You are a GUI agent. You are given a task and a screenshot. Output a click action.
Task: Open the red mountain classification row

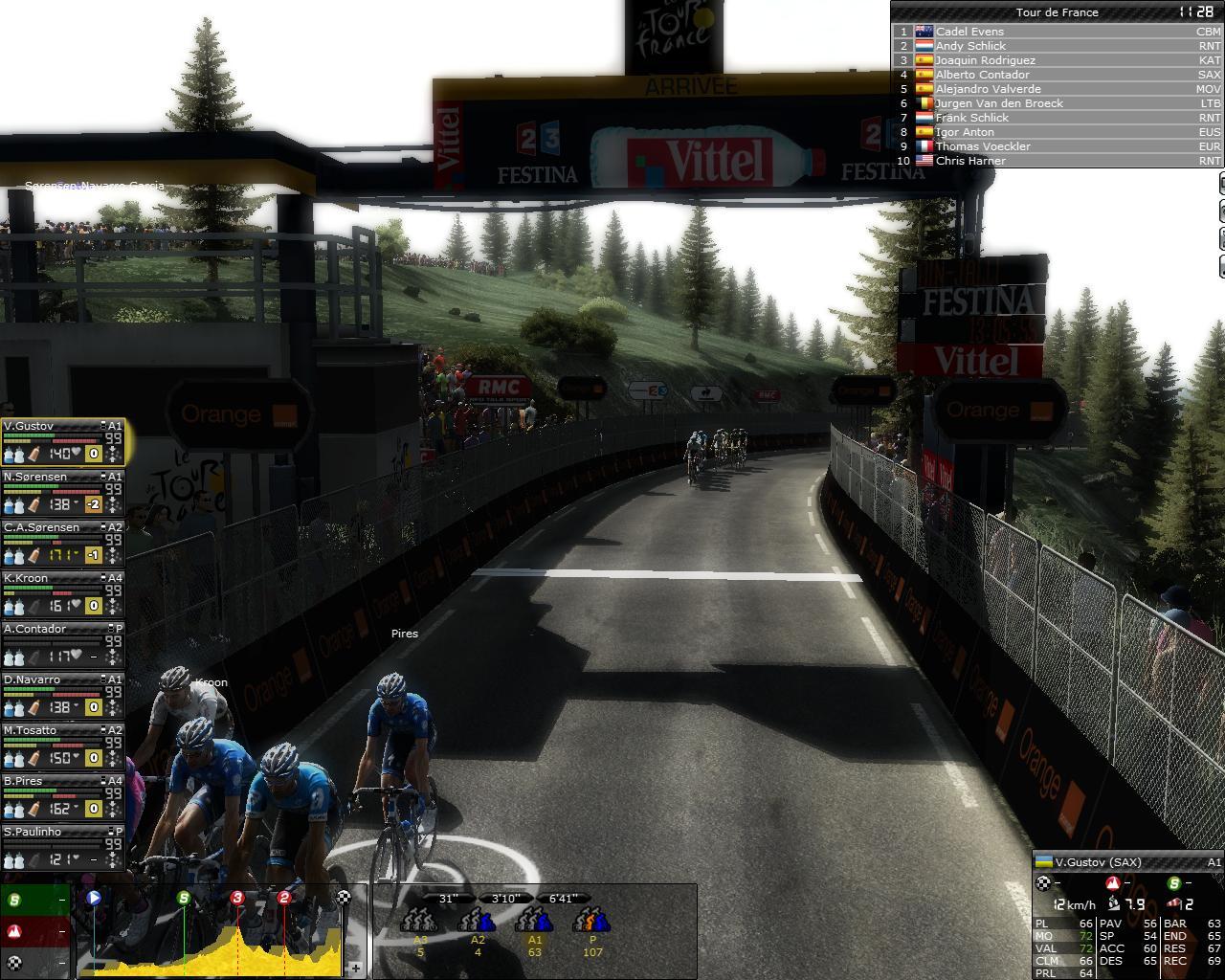[35, 931]
